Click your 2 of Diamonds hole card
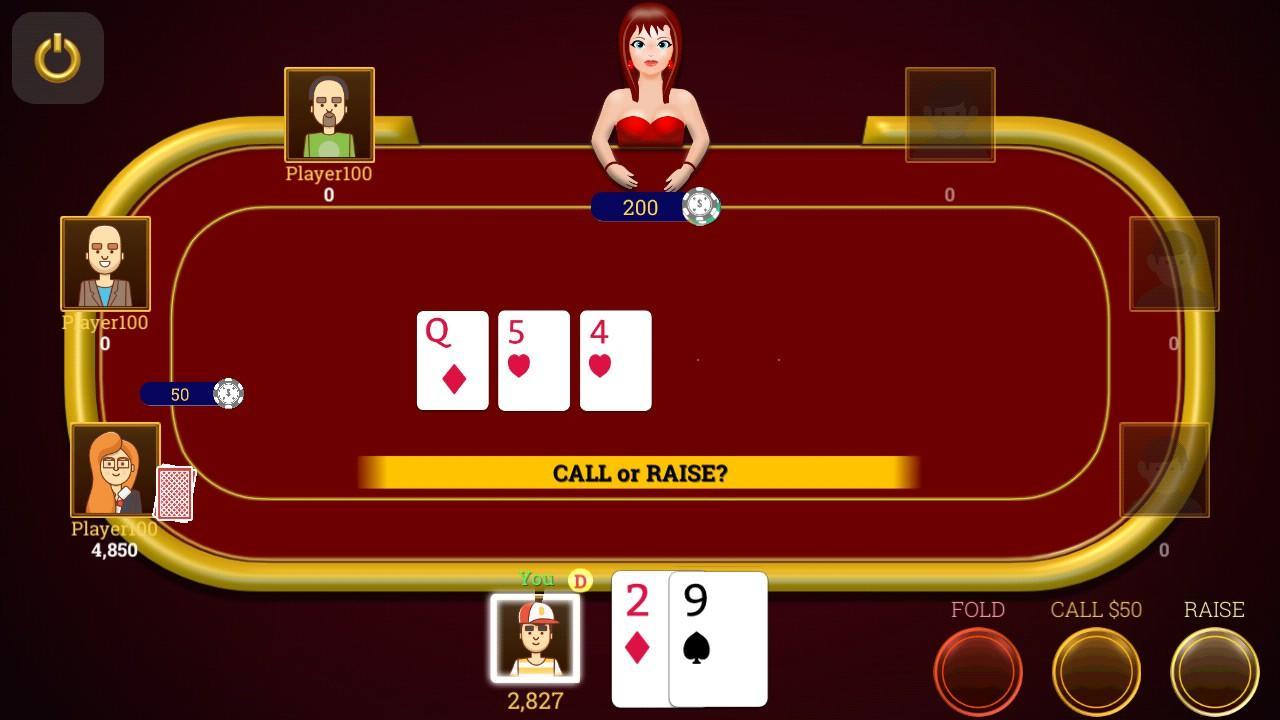 point(637,640)
